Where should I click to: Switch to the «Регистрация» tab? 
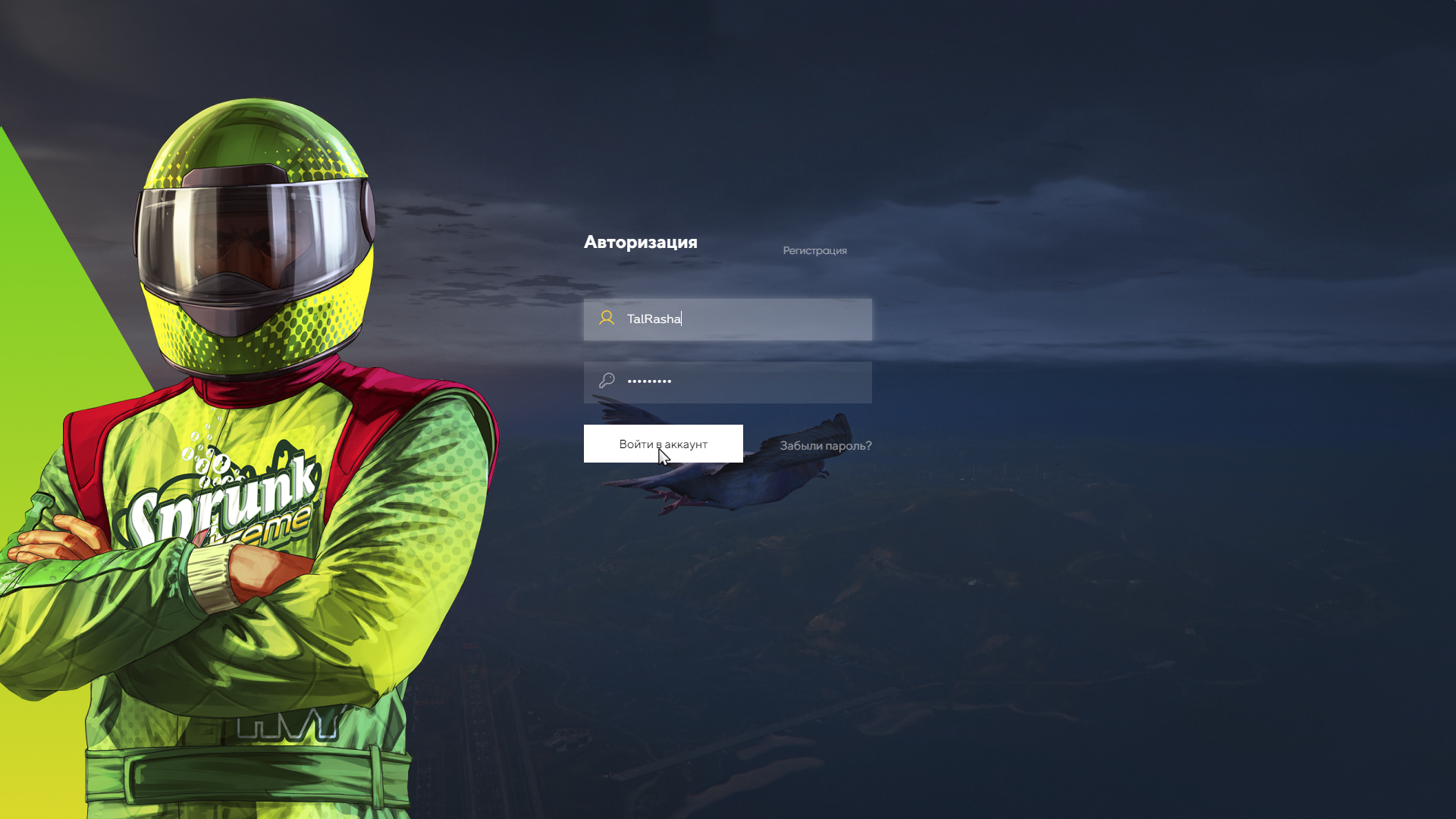[814, 250]
